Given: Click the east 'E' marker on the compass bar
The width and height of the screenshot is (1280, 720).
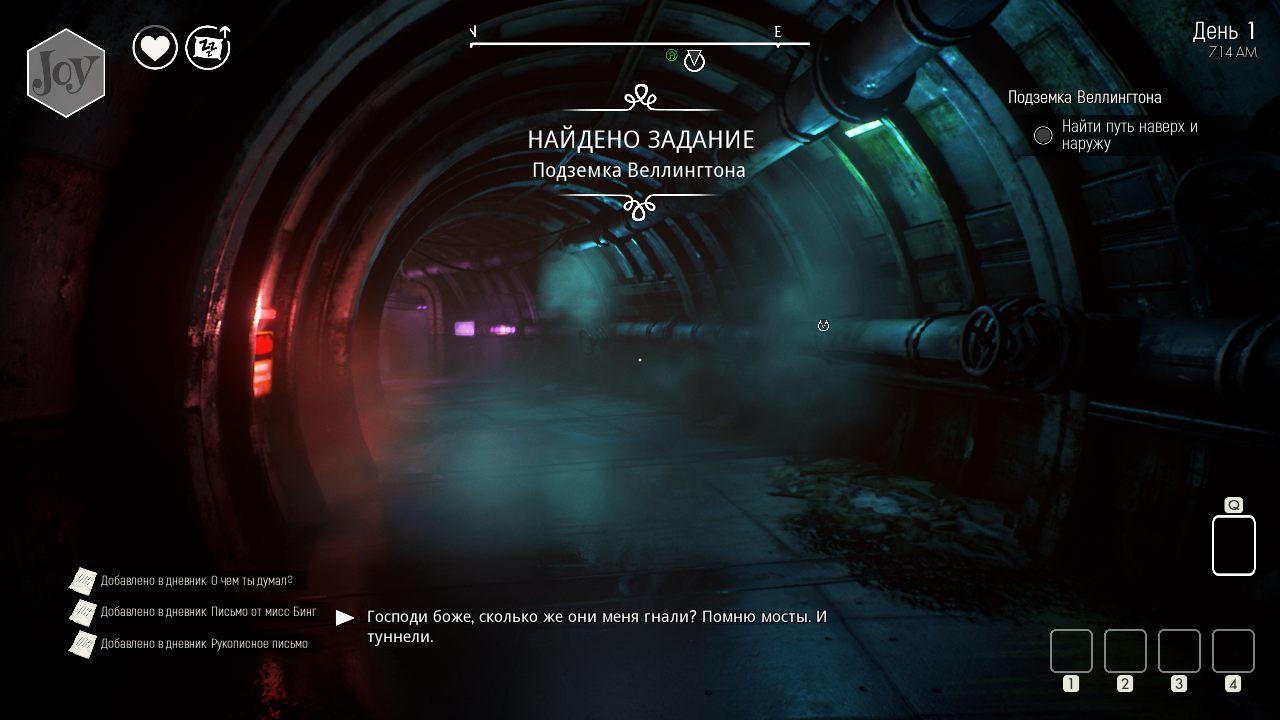Looking at the screenshot, I should coord(777,31).
